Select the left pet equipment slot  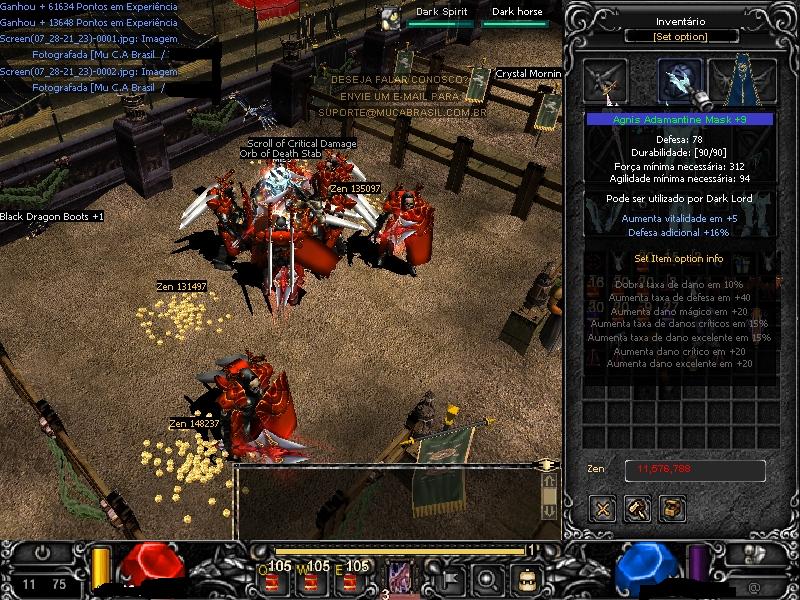[x=606, y=81]
